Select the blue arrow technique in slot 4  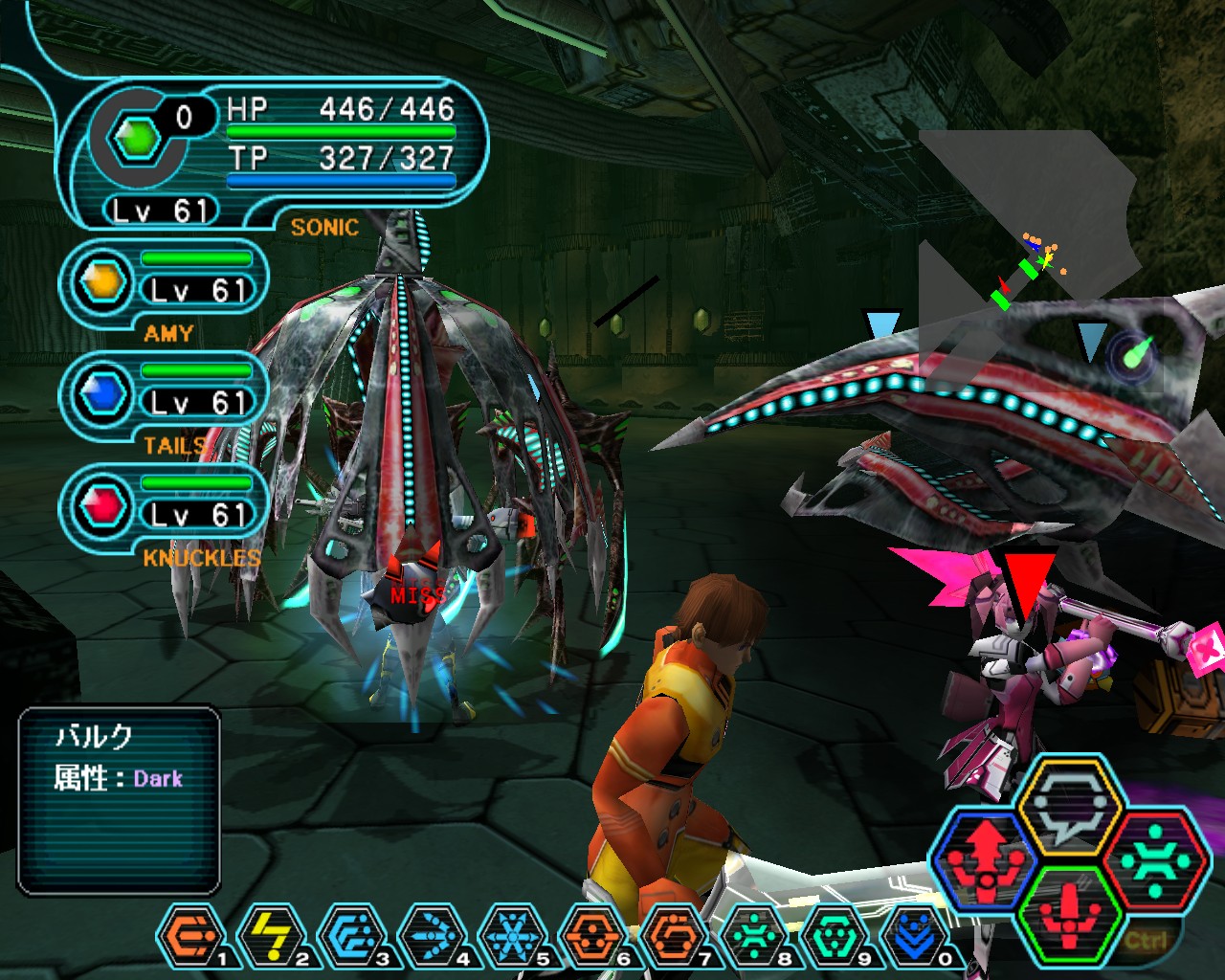(x=432, y=936)
